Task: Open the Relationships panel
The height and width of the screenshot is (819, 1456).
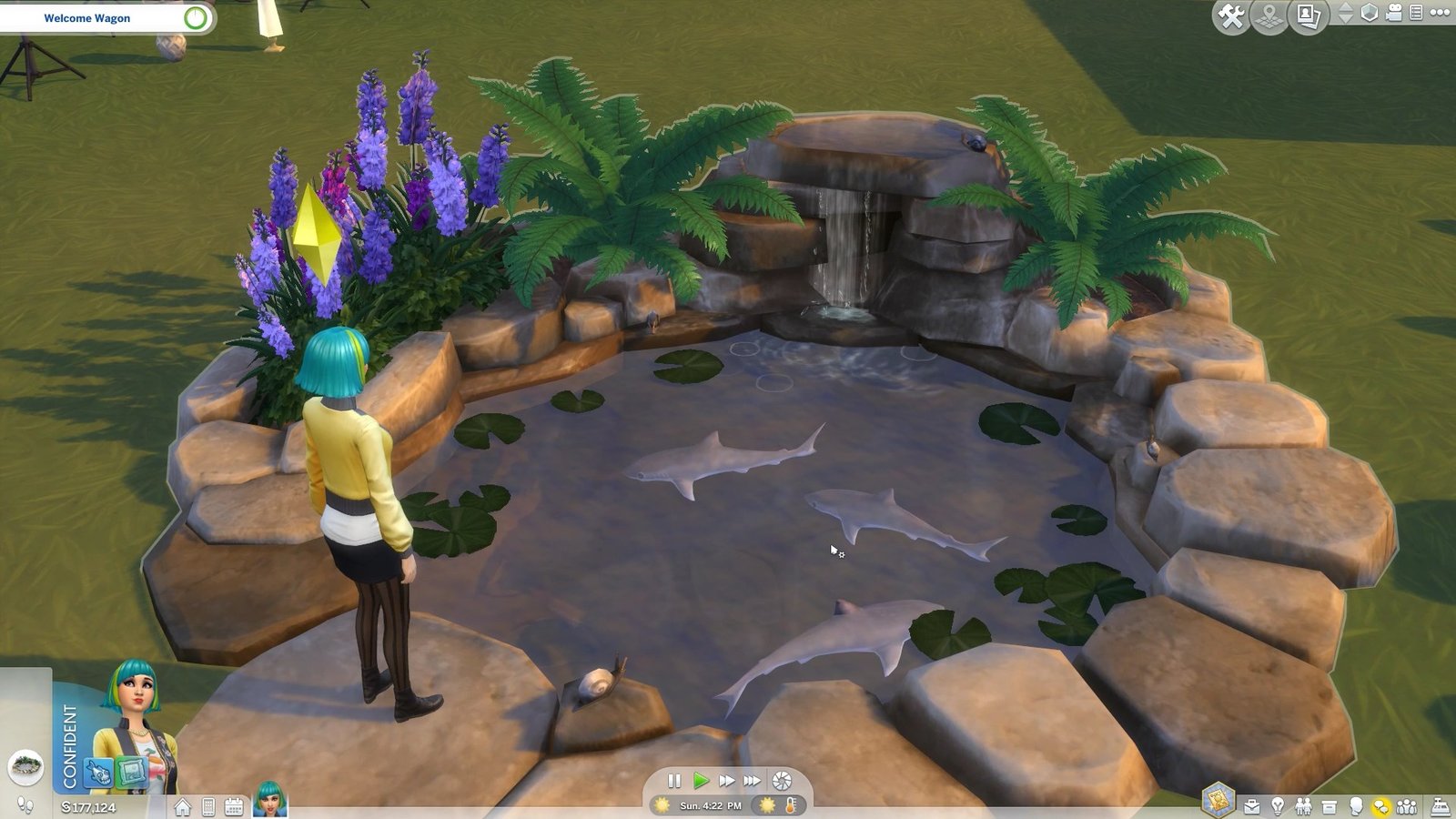Action: coord(1303,806)
